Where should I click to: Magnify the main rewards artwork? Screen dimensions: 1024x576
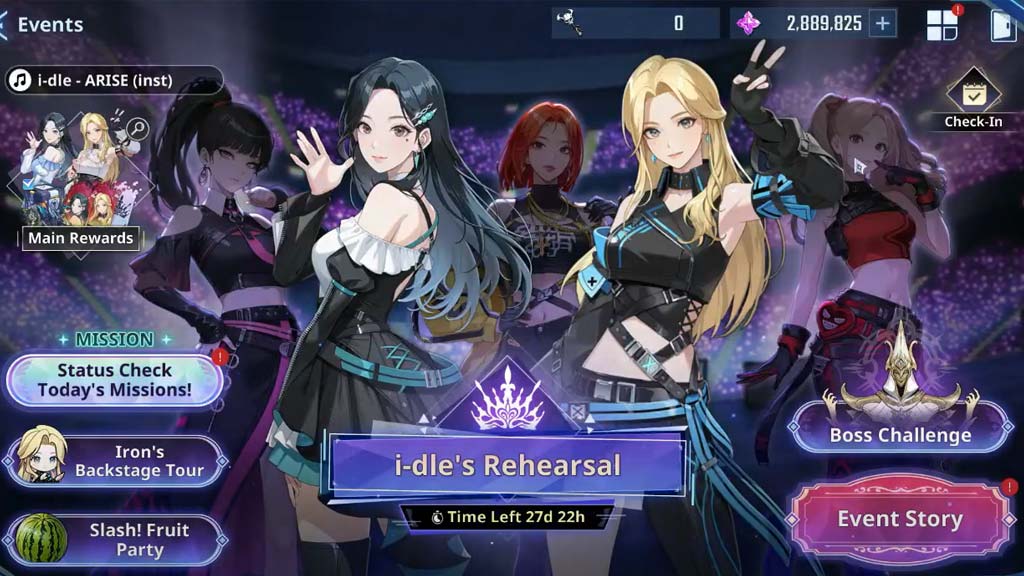(x=136, y=129)
